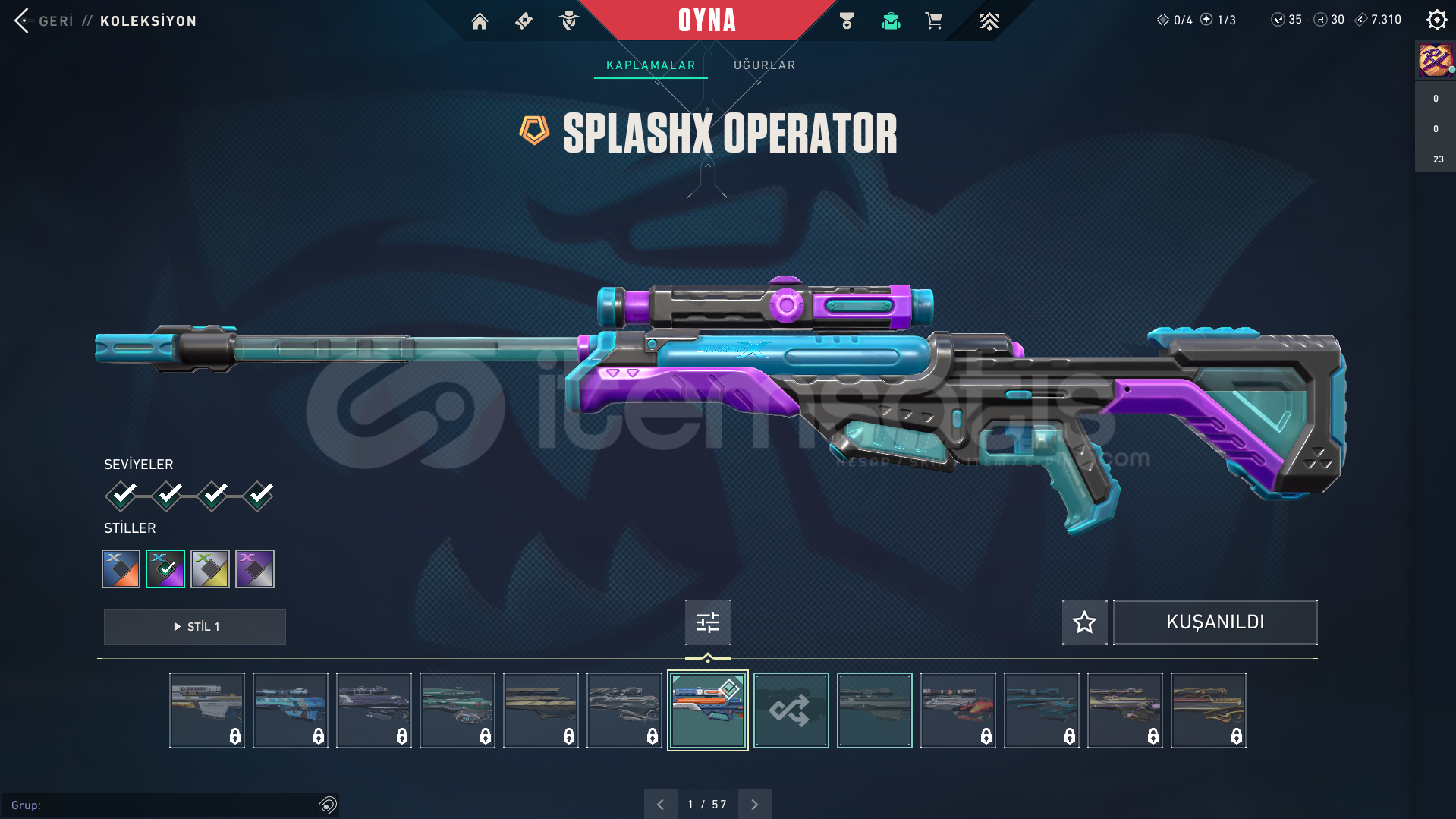Select the highlighted SplashX Operator thumbnail
The width and height of the screenshot is (1456, 819).
click(707, 710)
